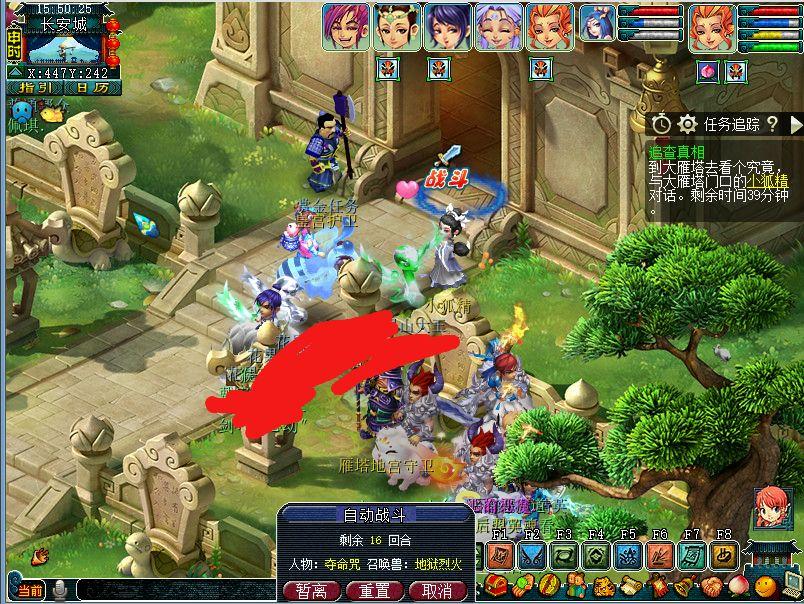This screenshot has width=804, height=604.
Task: Reset auto-battle with the 重置 button
Action: [x=374, y=591]
